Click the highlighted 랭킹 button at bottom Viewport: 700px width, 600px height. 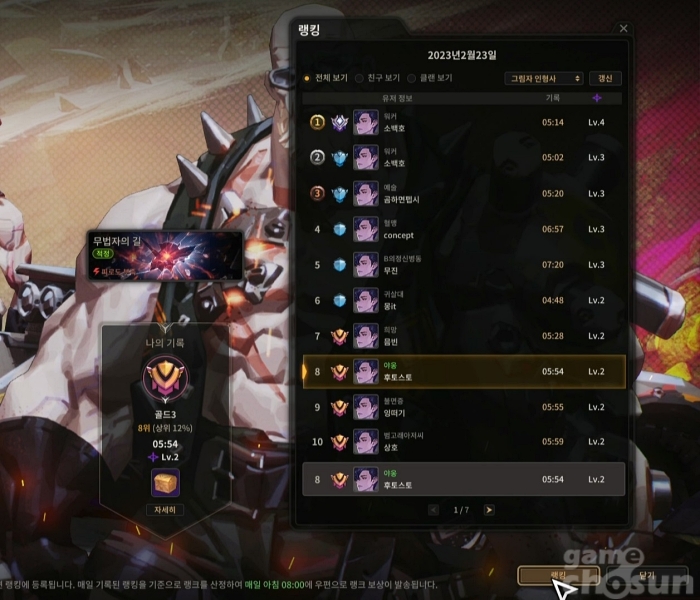pyautogui.click(x=558, y=575)
